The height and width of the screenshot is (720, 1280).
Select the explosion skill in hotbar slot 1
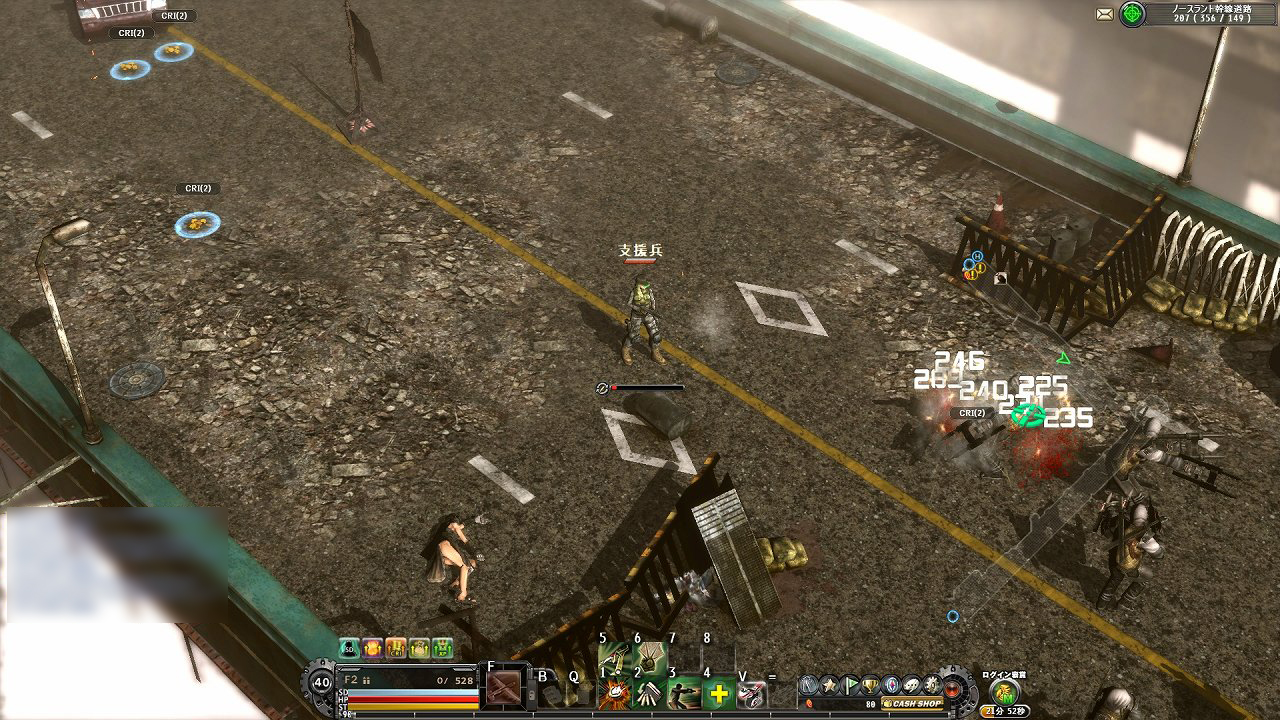(616, 694)
